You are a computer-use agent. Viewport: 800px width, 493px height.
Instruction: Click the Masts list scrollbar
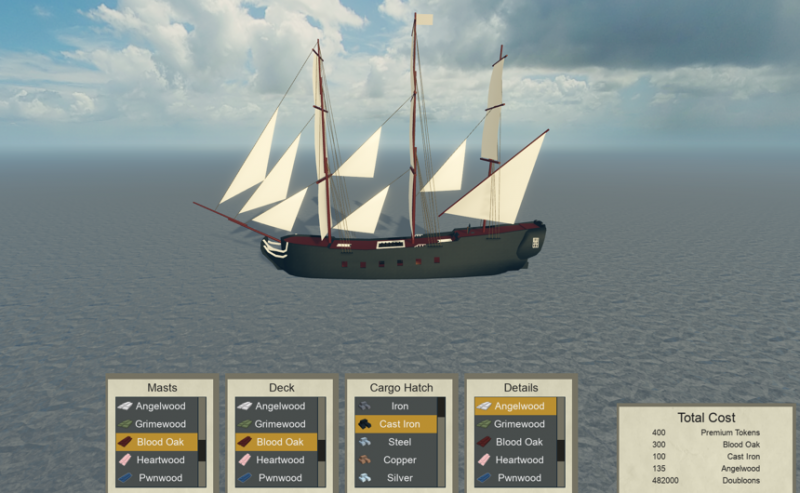[202, 441]
